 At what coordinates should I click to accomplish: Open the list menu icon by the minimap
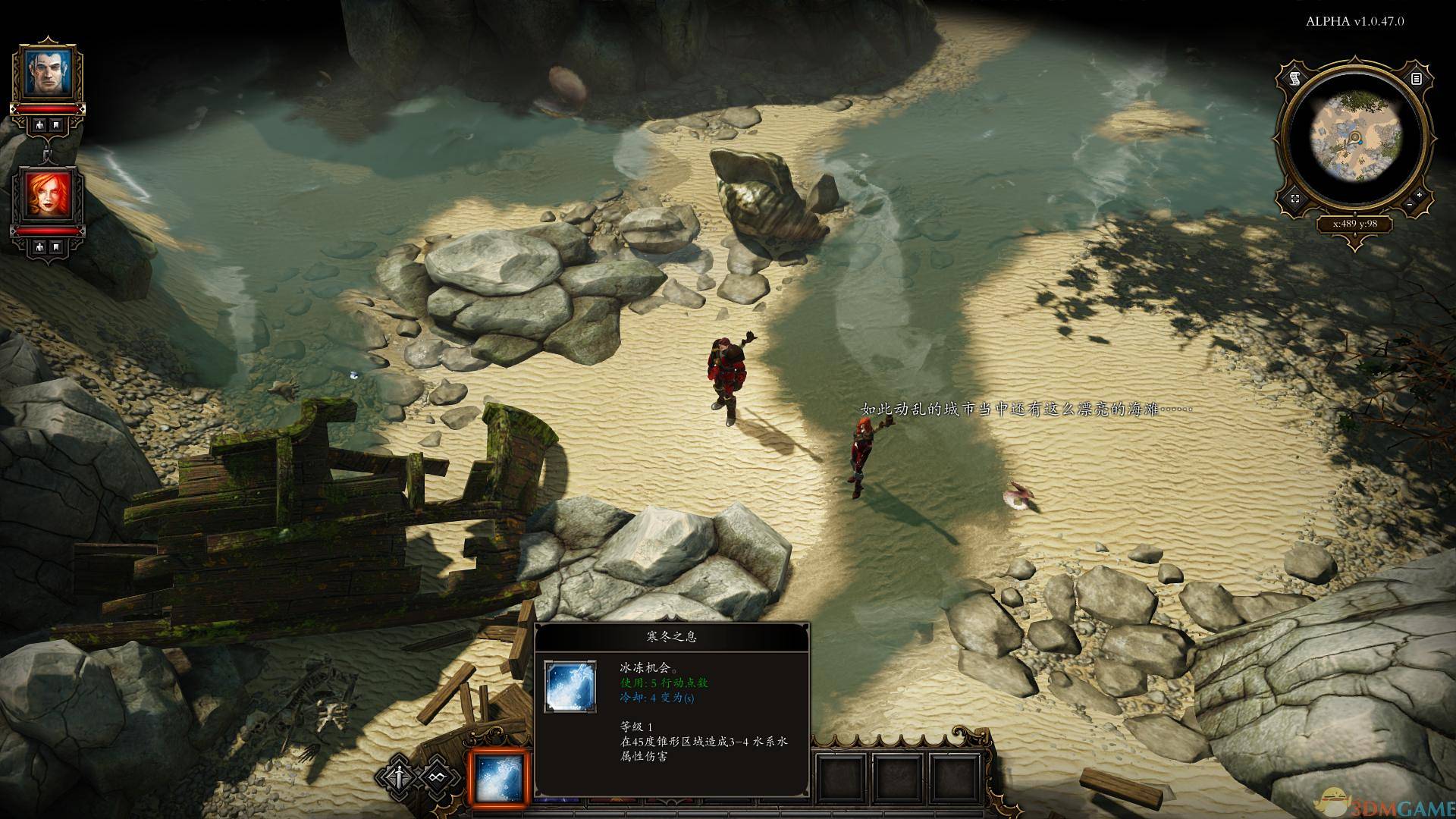point(1416,79)
